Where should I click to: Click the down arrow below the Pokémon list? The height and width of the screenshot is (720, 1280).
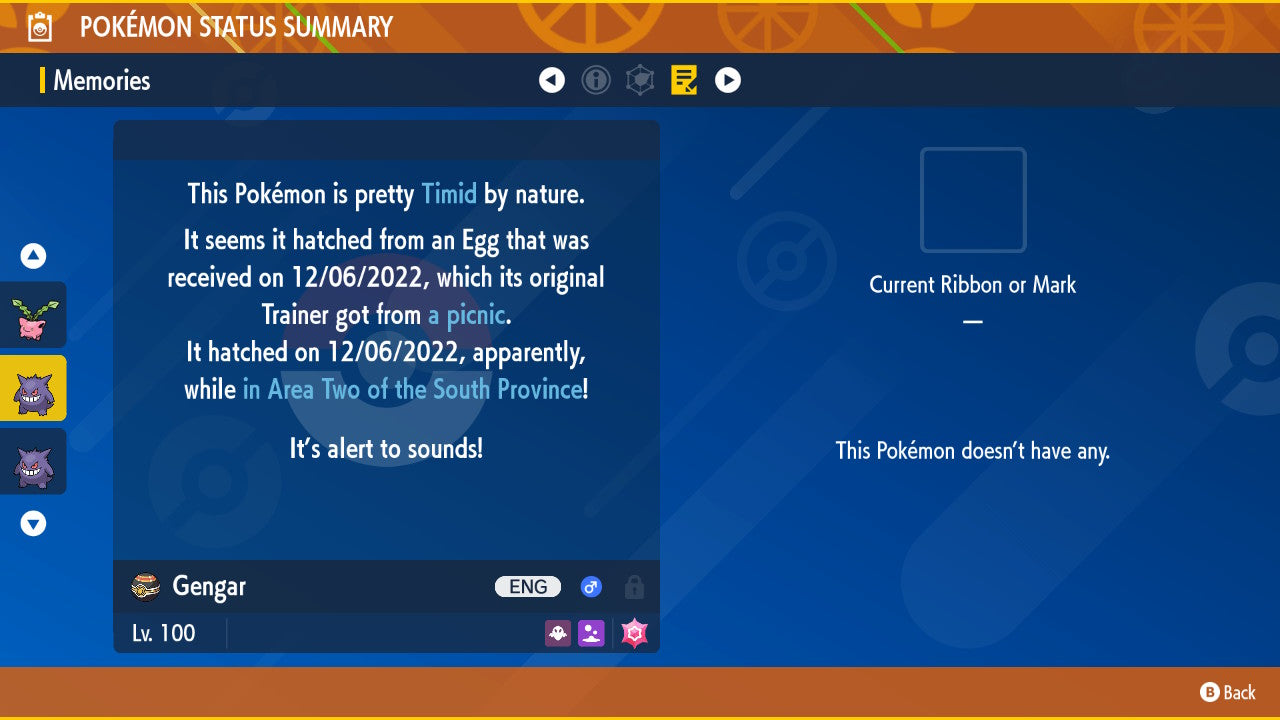pyautogui.click(x=32, y=522)
